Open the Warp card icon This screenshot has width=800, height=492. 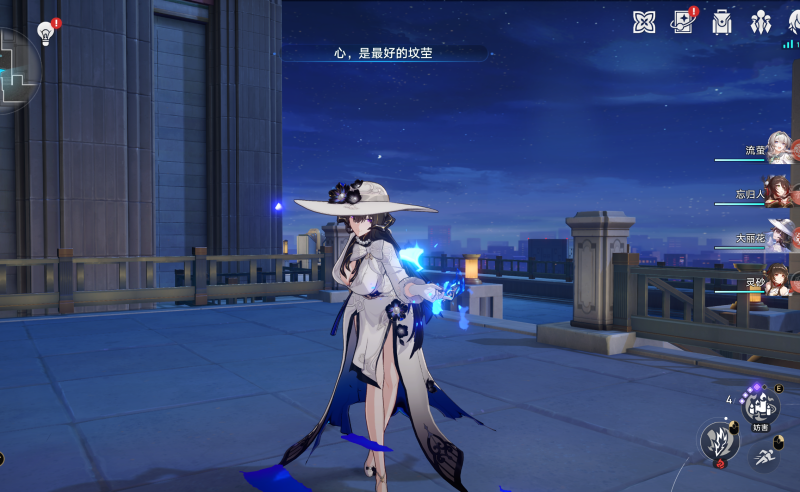coord(684,22)
